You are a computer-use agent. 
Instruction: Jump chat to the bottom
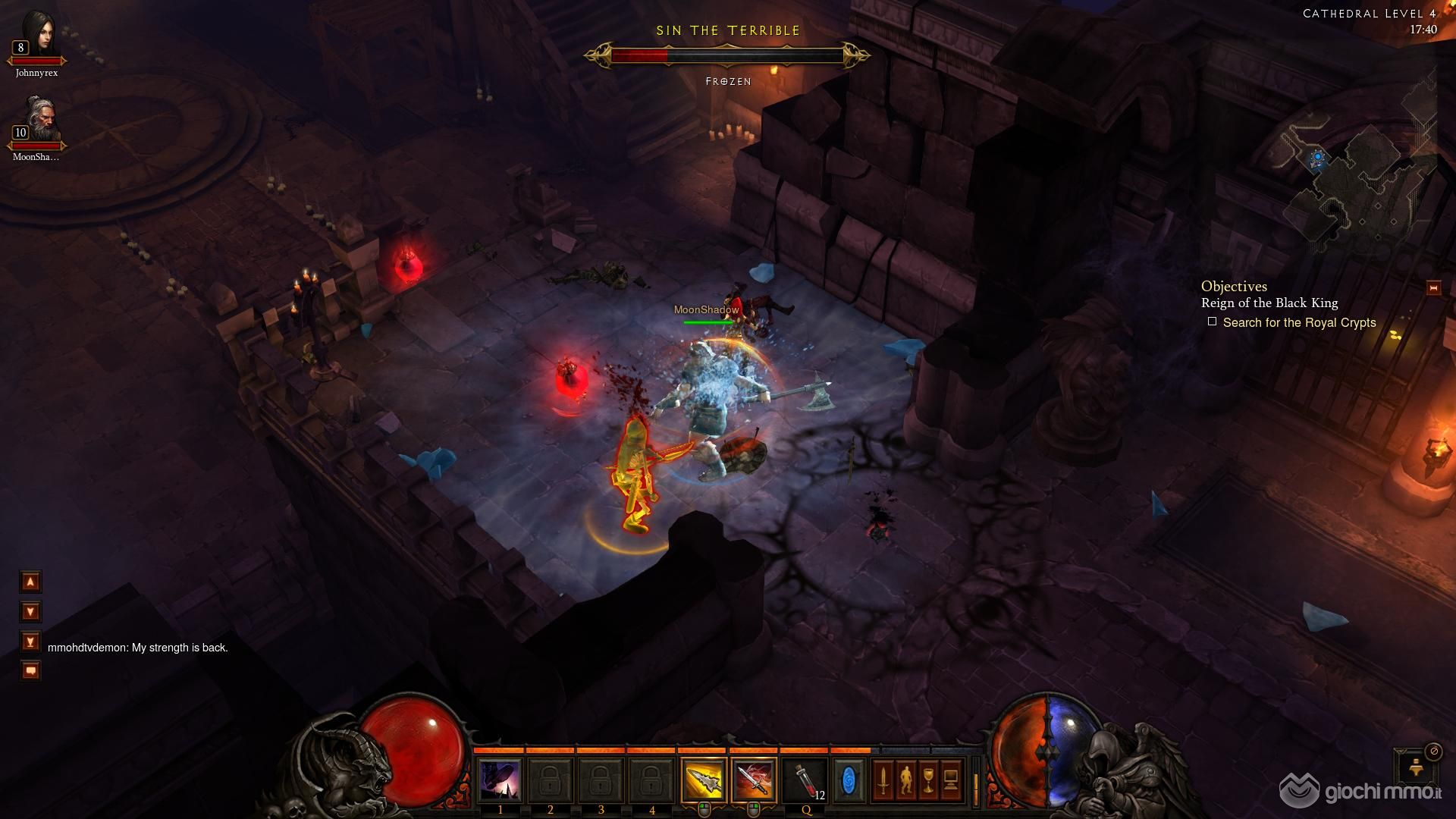(30, 642)
